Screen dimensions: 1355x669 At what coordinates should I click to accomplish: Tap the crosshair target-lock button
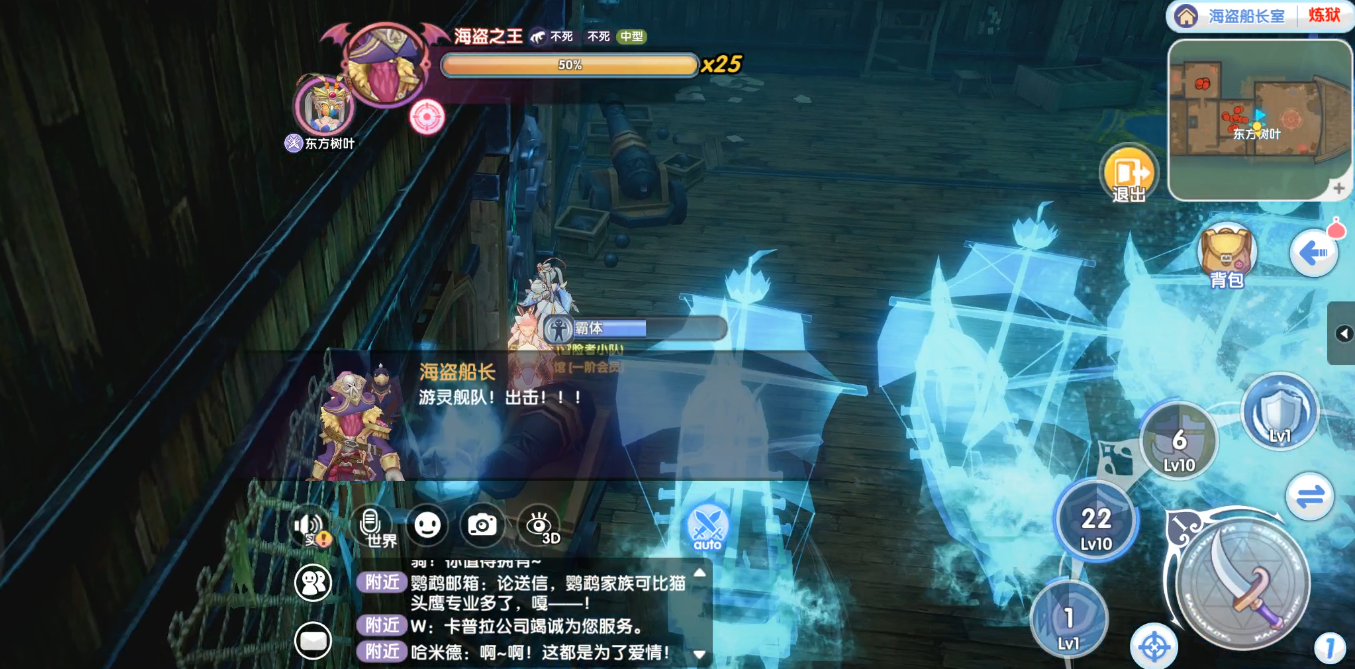point(1153,646)
